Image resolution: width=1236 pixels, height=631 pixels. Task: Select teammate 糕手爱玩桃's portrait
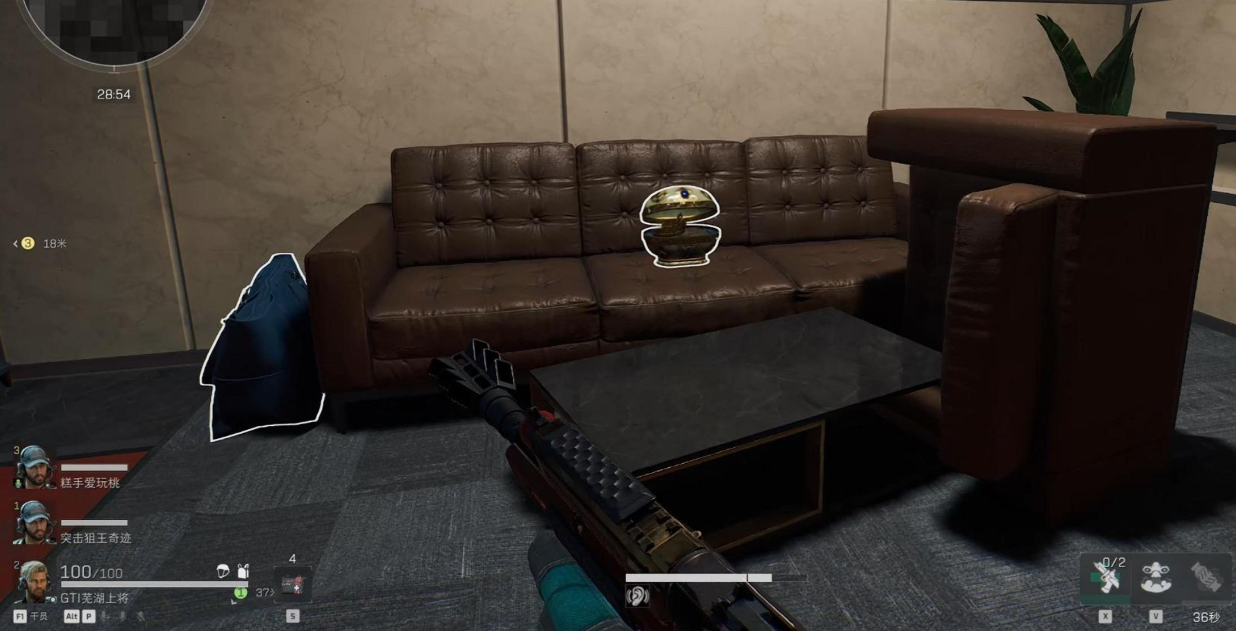point(34,466)
